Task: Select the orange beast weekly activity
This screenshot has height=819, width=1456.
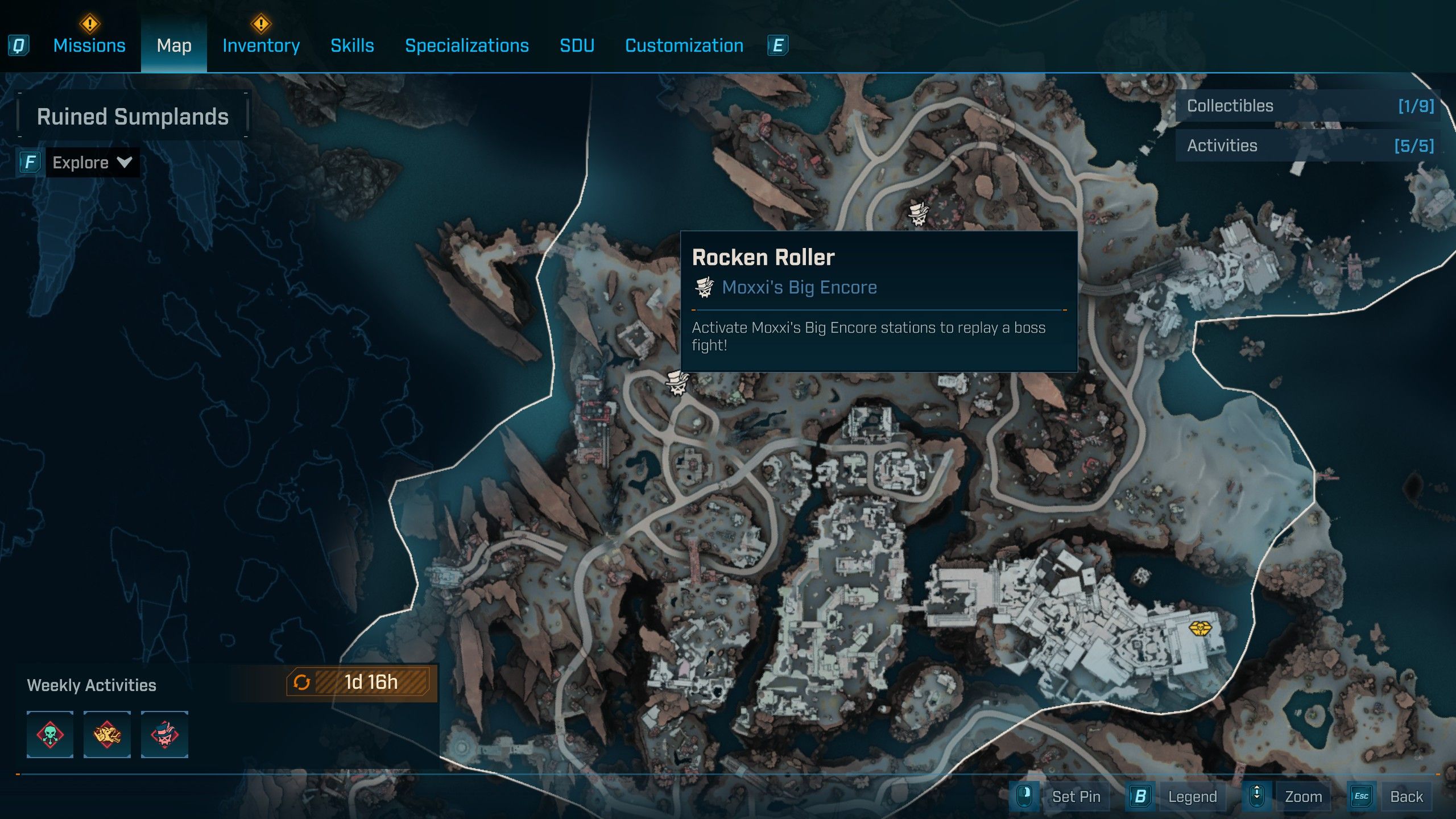Action: click(107, 734)
